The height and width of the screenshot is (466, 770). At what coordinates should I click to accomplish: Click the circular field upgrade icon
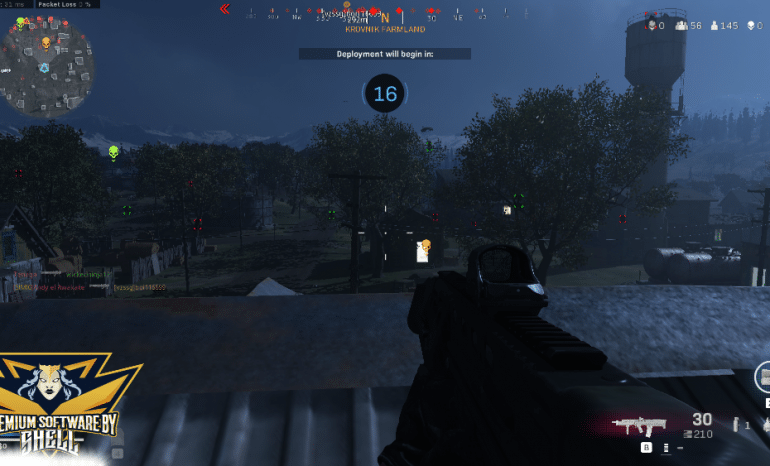pyautogui.click(x=762, y=377)
